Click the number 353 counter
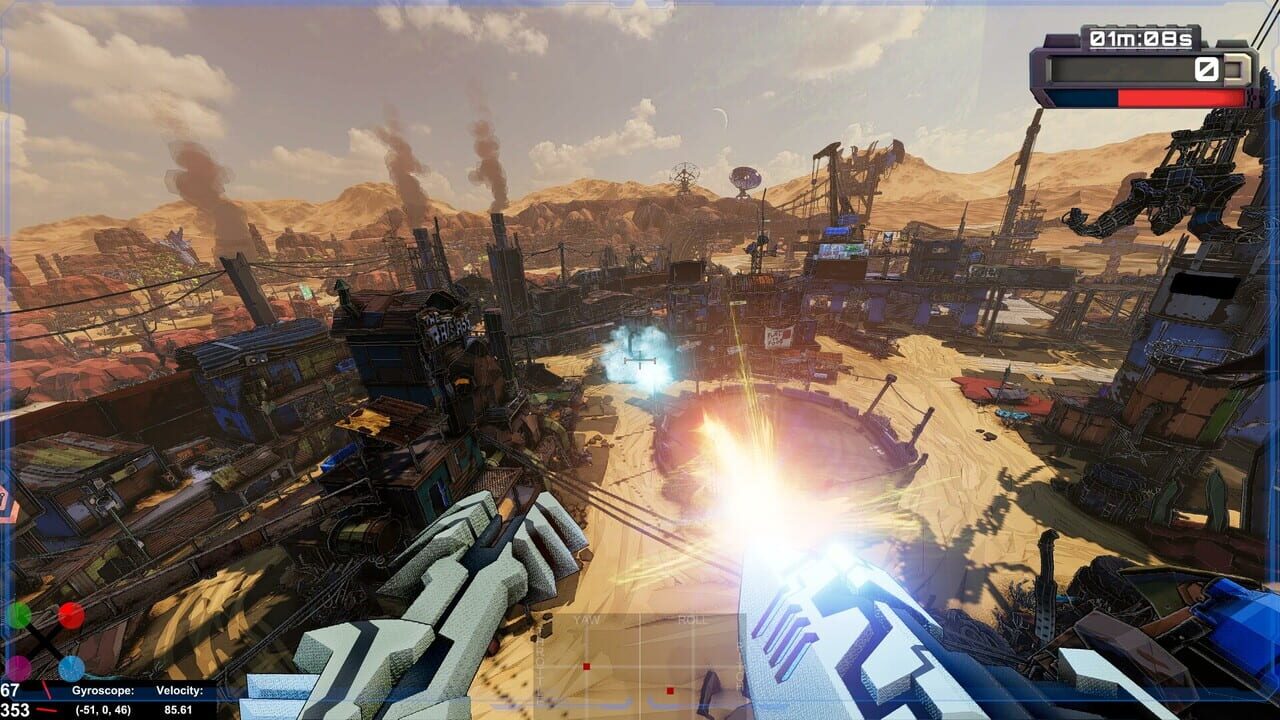 coord(15,709)
